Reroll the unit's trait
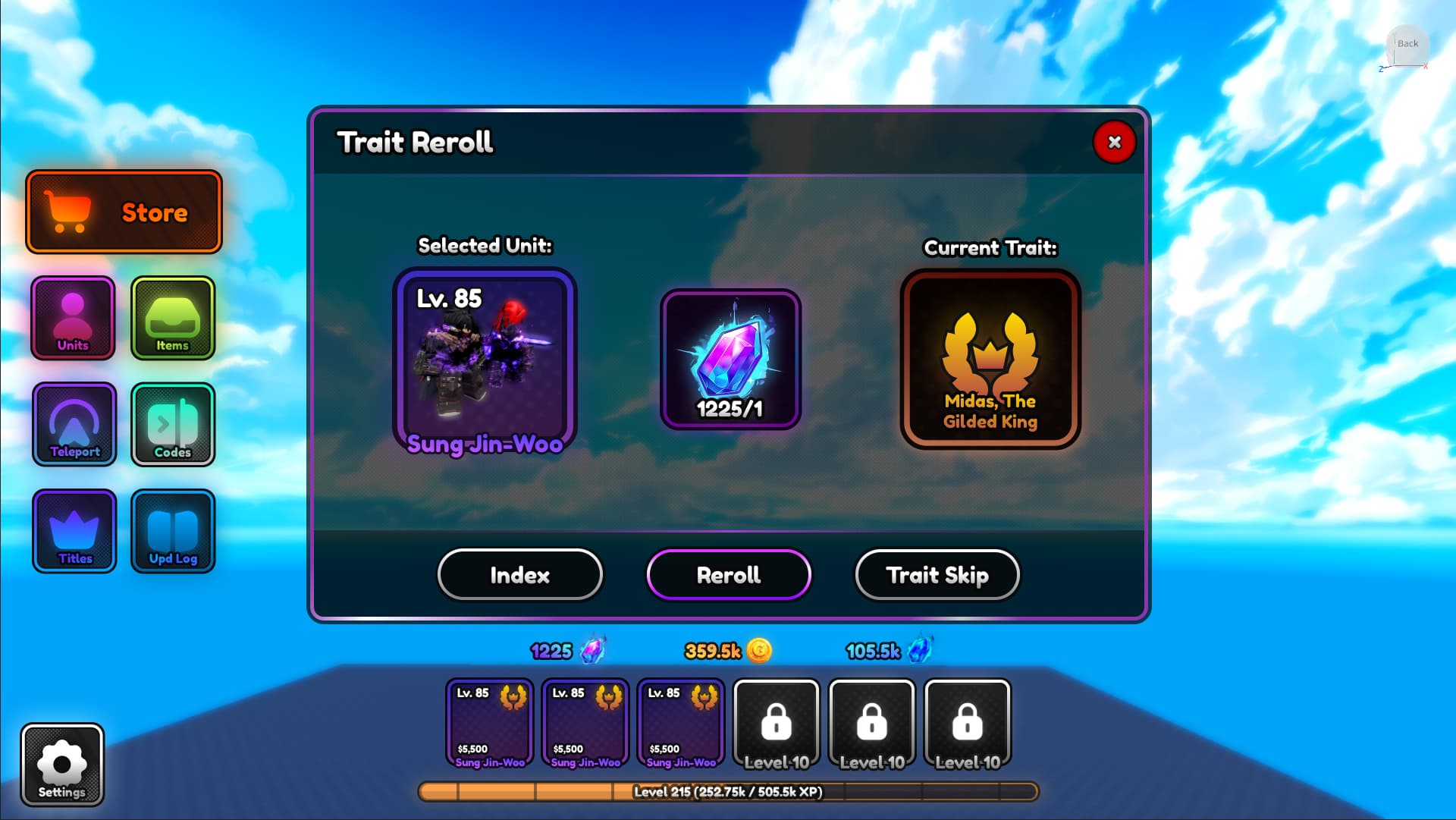This screenshot has width=1456, height=820. (729, 575)
